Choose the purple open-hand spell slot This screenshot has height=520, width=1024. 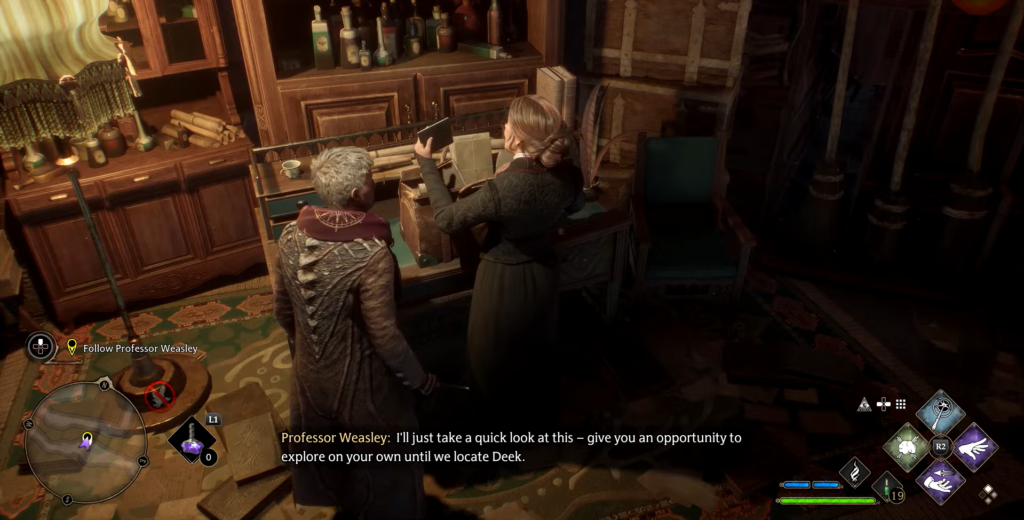[974, 446]
